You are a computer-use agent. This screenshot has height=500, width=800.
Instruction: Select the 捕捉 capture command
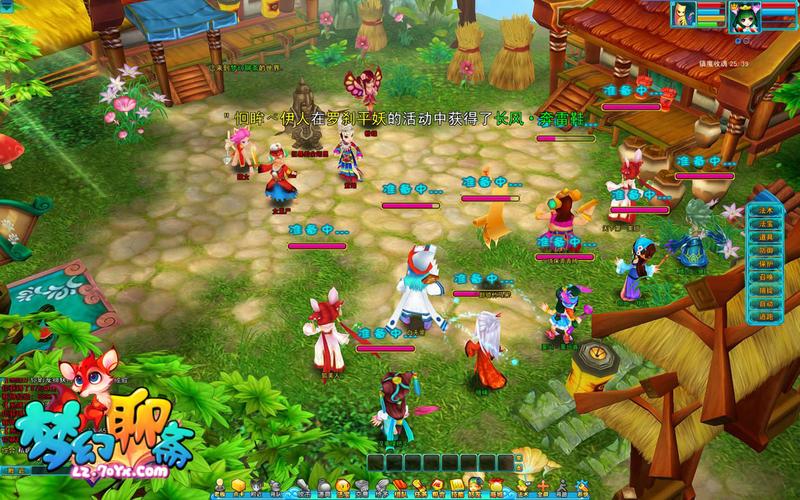click(765, 290)
